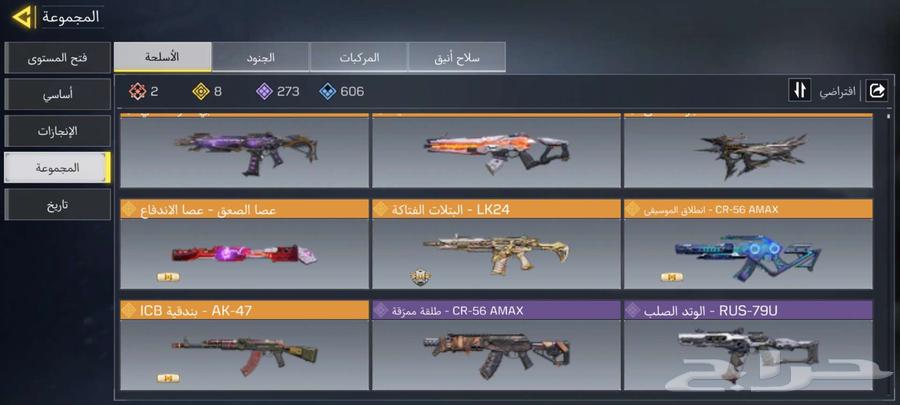Toggle the sort order arrows button
The image size is (900, 405).
click(799, 91)
